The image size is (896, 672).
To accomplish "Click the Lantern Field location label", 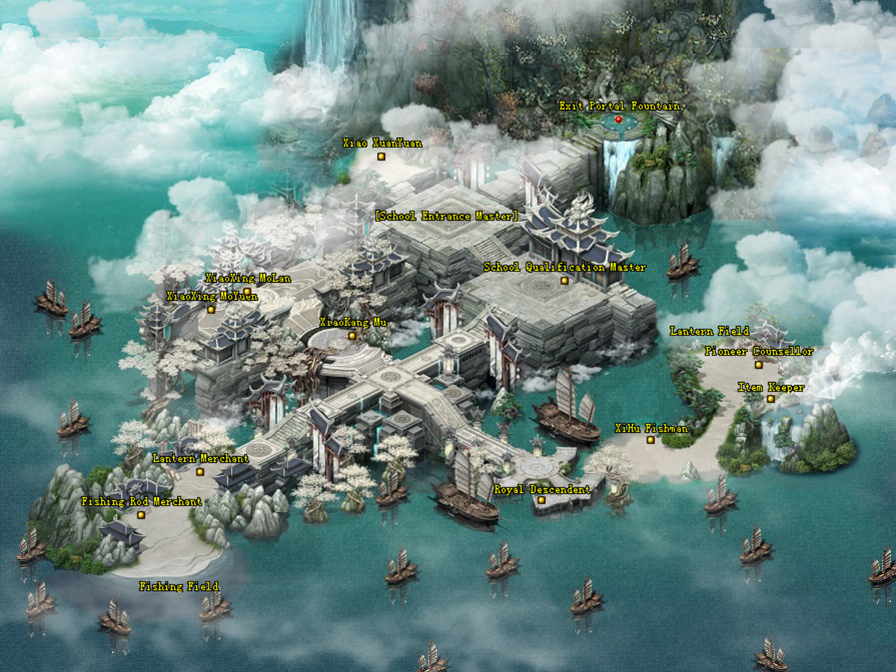I will pyautogui.click(x=708, y=331).
